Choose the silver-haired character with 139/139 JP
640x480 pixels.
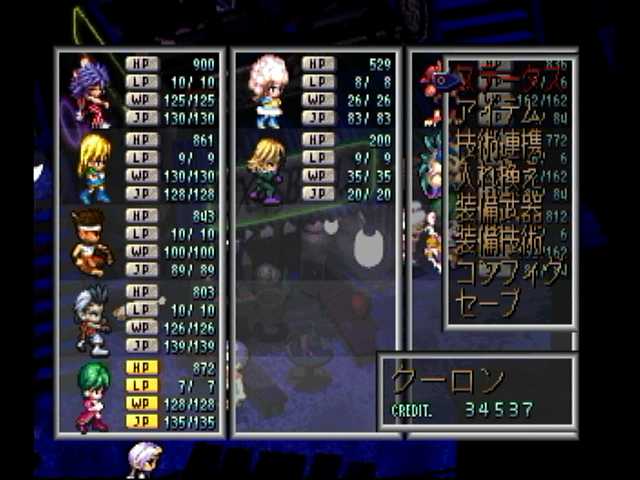coord(91,318)
